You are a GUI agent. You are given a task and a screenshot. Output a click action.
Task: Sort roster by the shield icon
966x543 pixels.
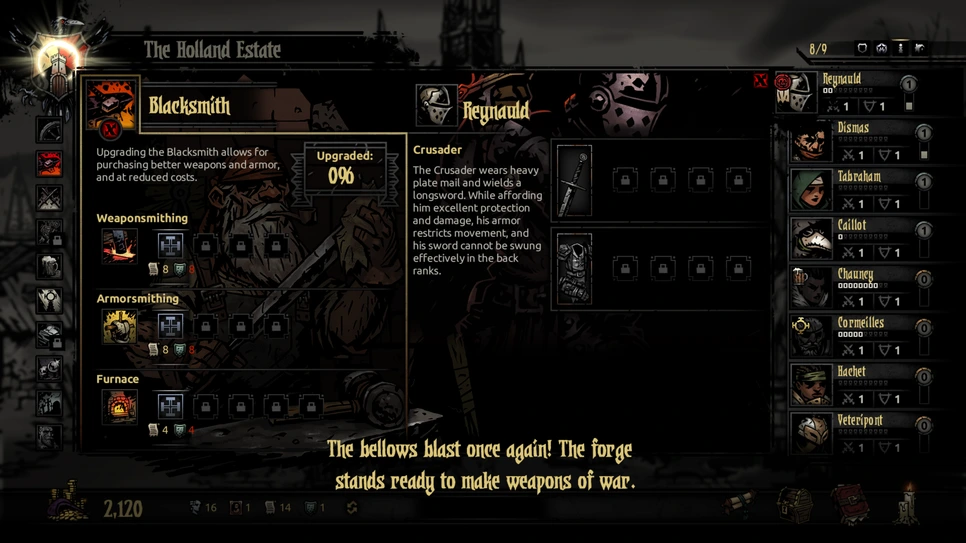point(862,48)
